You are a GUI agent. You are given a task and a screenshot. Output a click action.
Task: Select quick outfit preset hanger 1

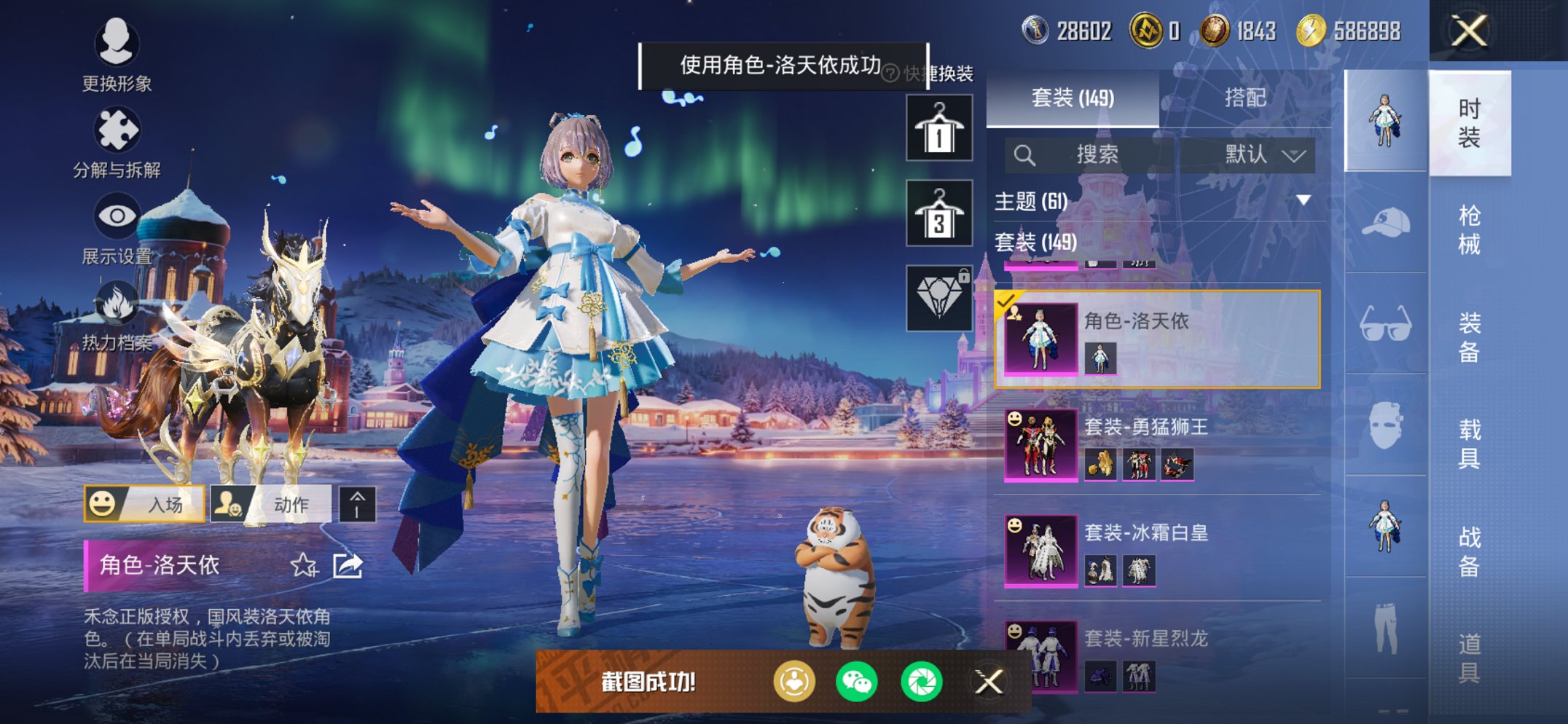[x=939, y=128]
